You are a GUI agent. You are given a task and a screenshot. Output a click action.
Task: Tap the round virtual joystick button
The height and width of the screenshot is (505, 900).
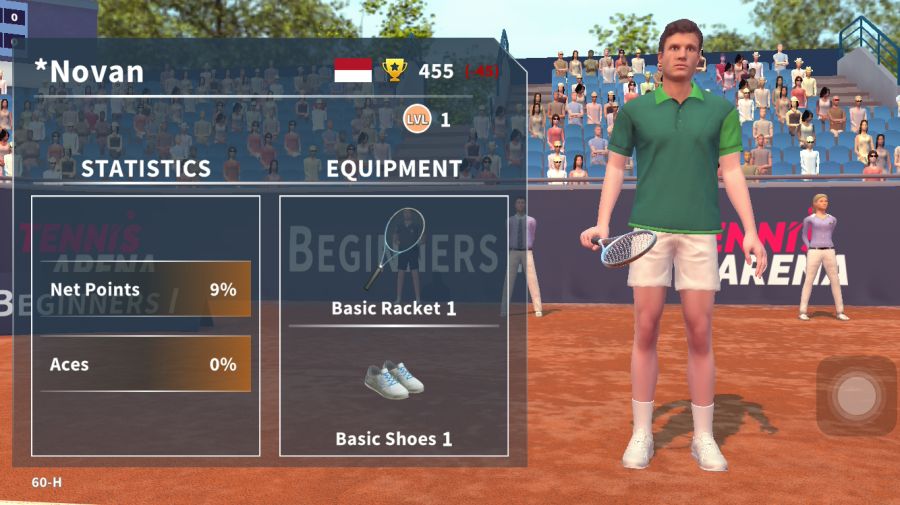[856, 395]
